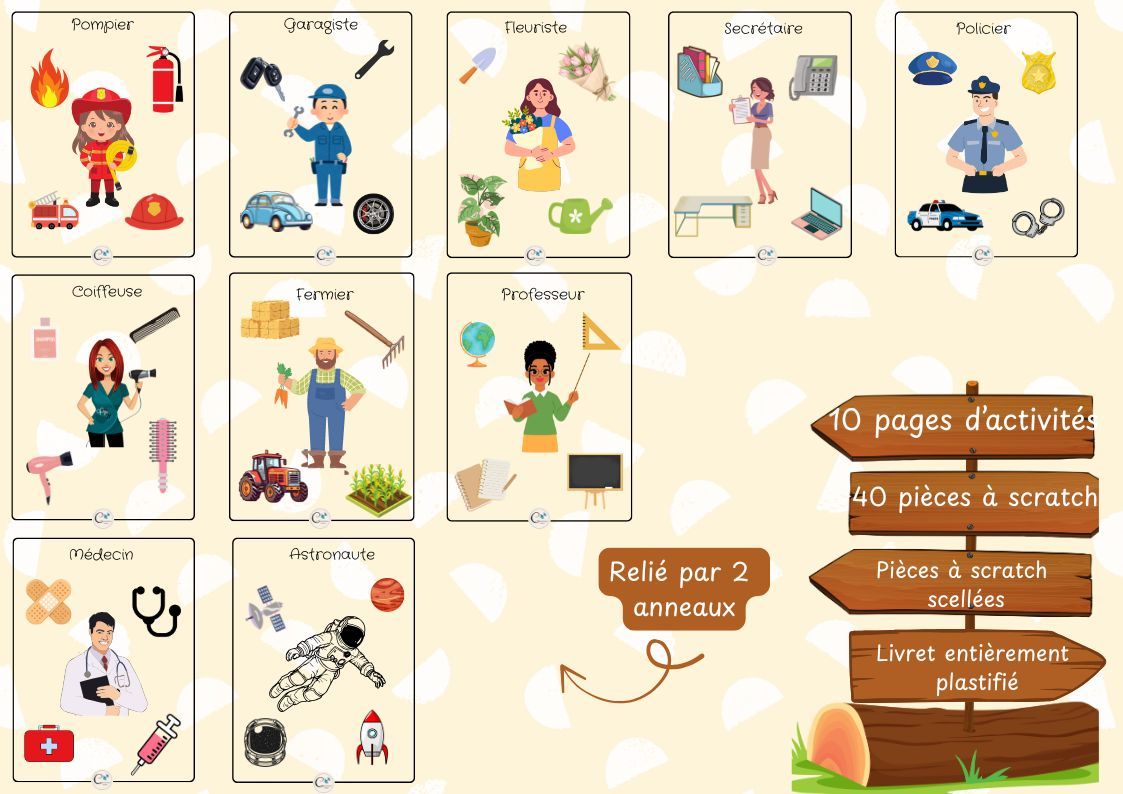Image resolution: width=1123 pixels, height=794 pixels.
Task: Pick the Astronaute card
Action: click(323, 660)
